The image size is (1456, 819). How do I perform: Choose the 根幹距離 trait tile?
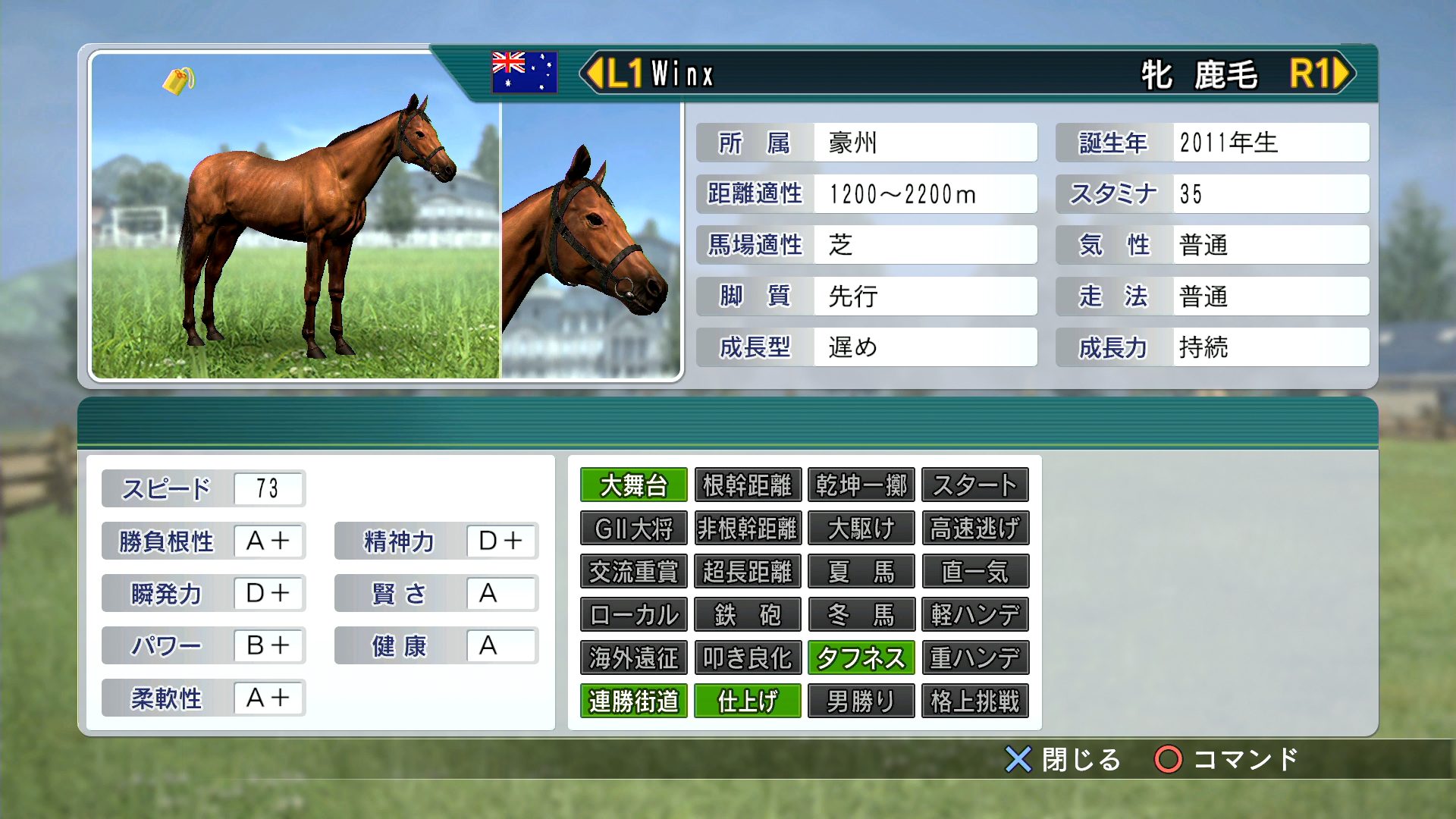point(747,485)
